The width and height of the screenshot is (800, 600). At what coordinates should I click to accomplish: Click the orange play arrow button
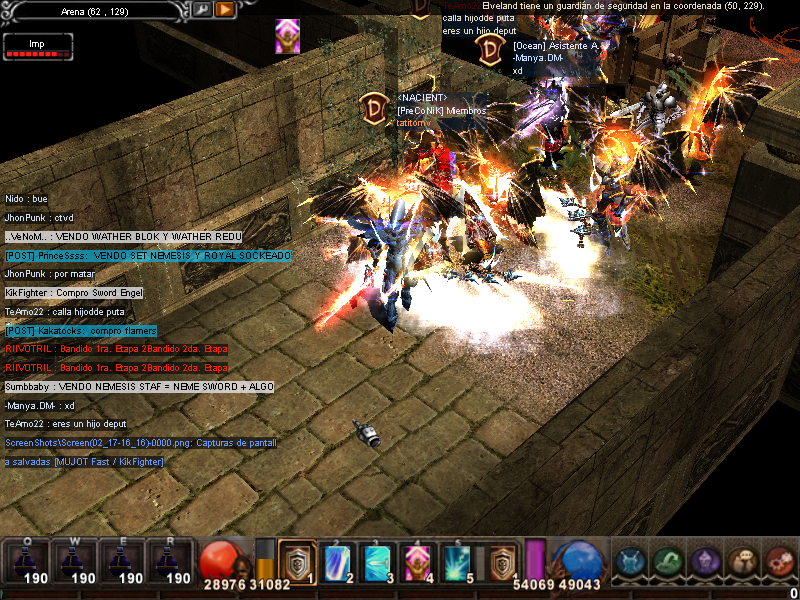tap(225, 9)
